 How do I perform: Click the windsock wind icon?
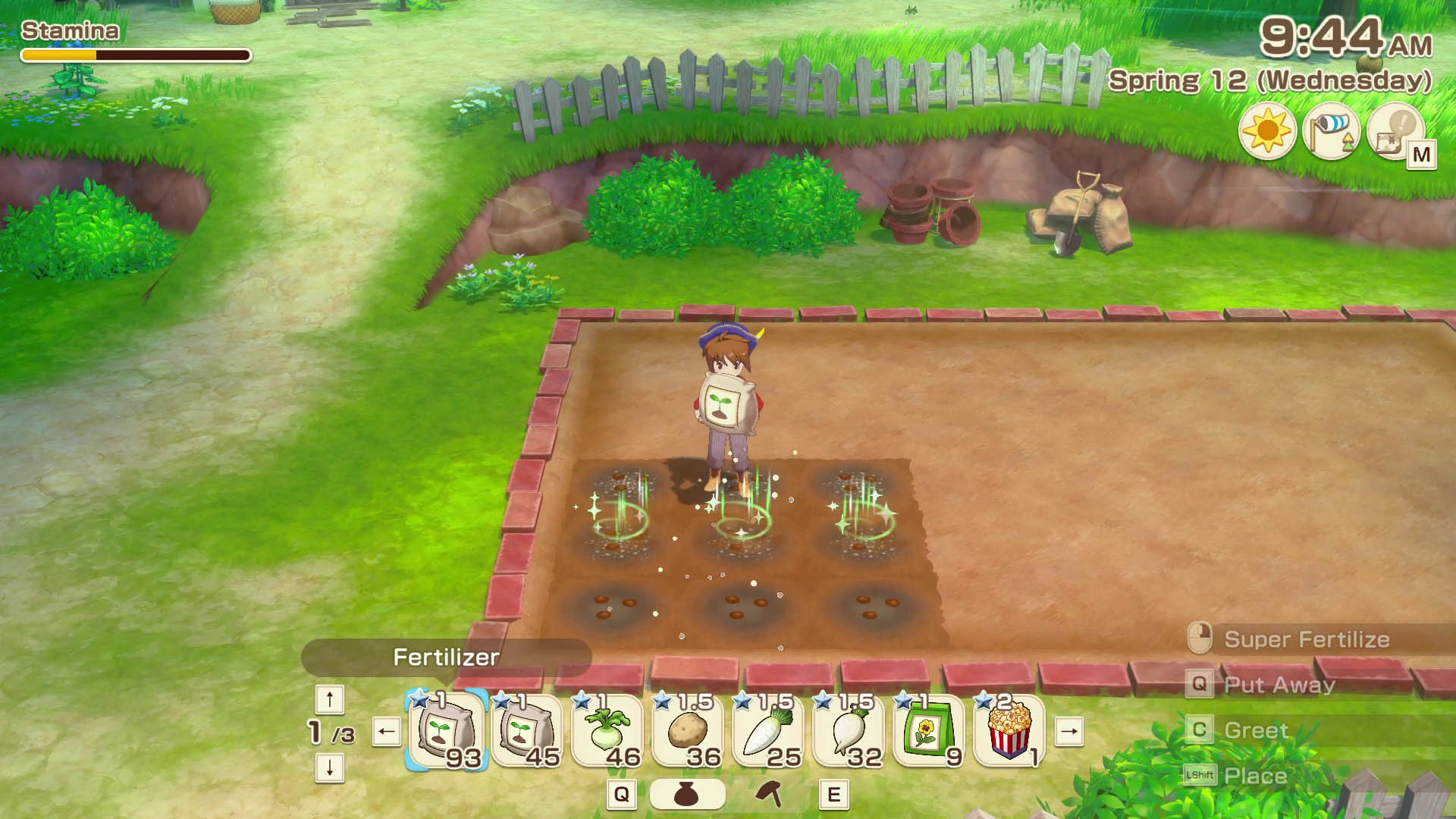pos(1331,130)
